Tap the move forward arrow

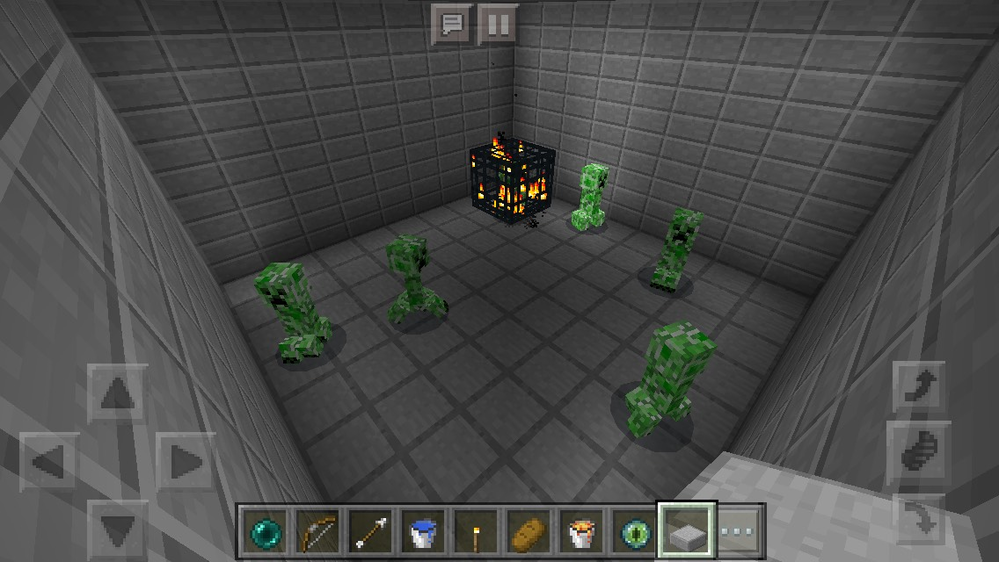click(x=118, y=395)
